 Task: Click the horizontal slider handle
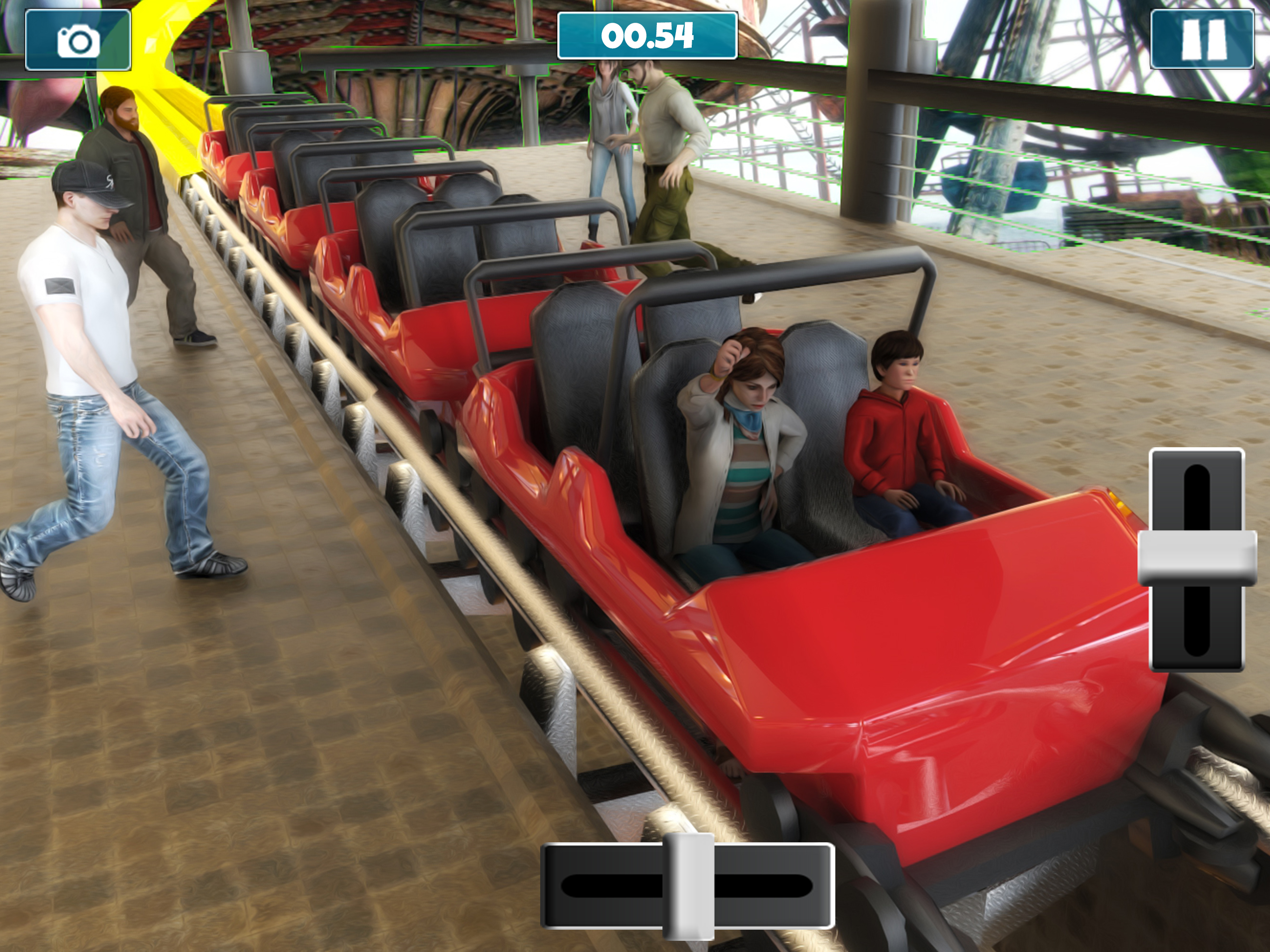pos(688,886)
